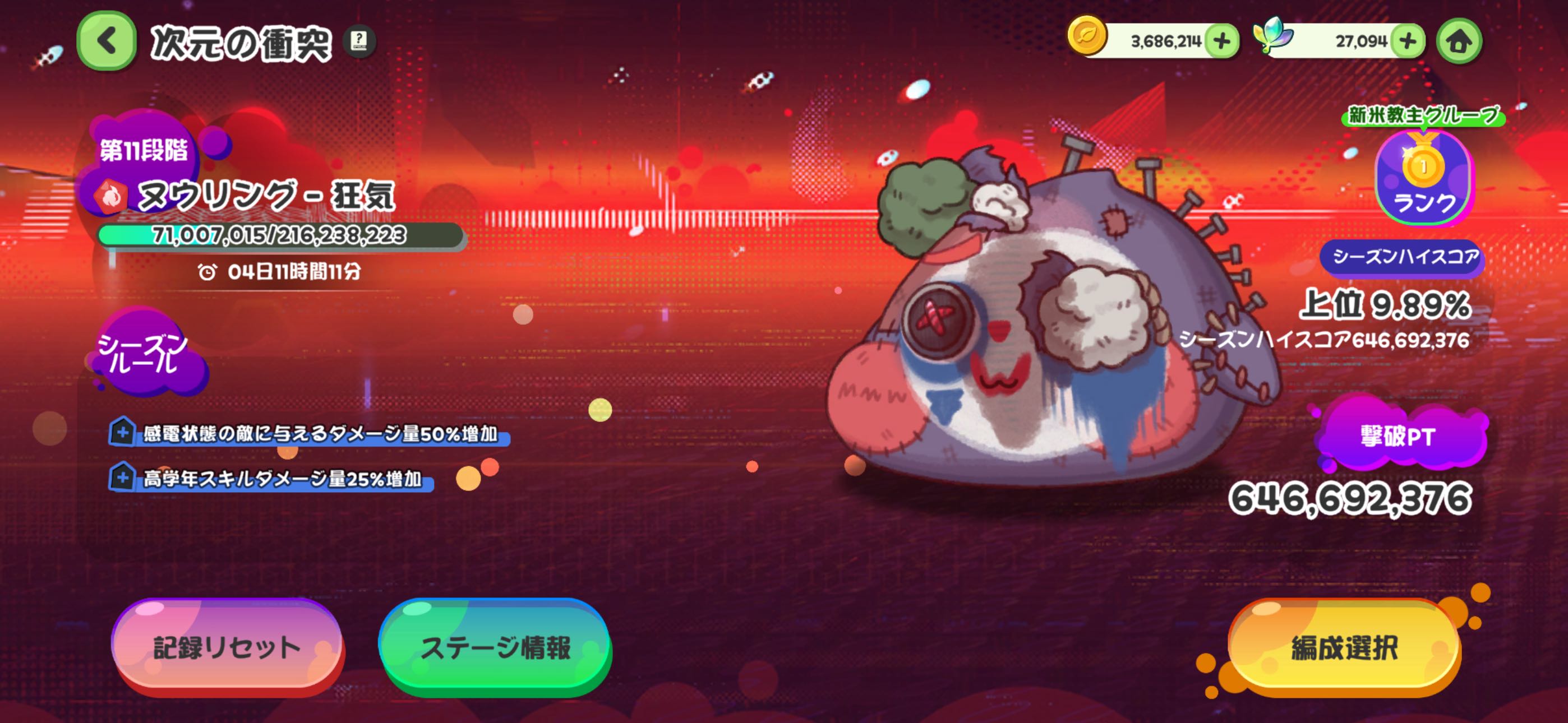Add more gold coins with the plus button
1568x723 pixels.
(x=1222, y=41)
